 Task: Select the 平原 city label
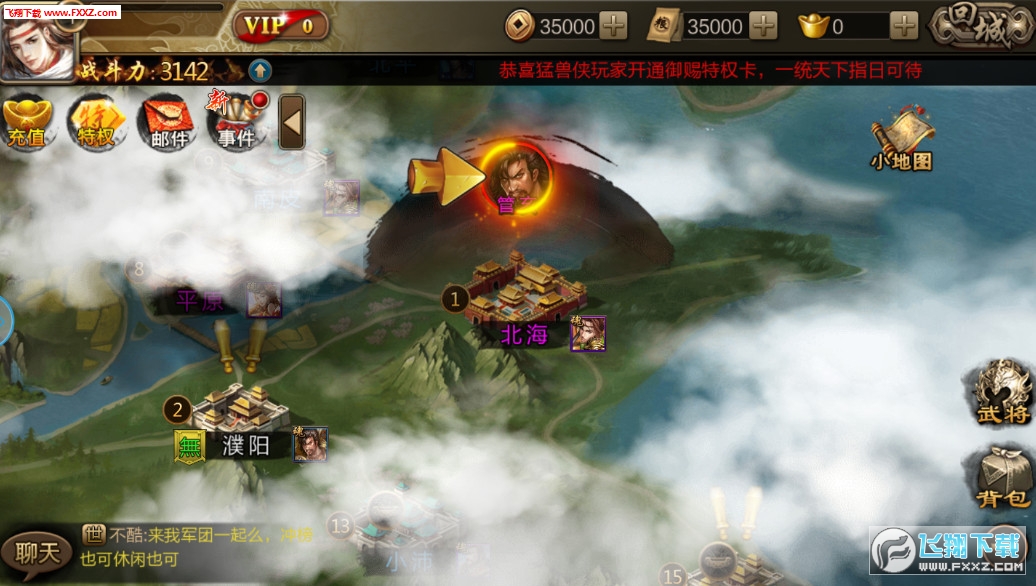pyautogui.click(x=200, y=302)
